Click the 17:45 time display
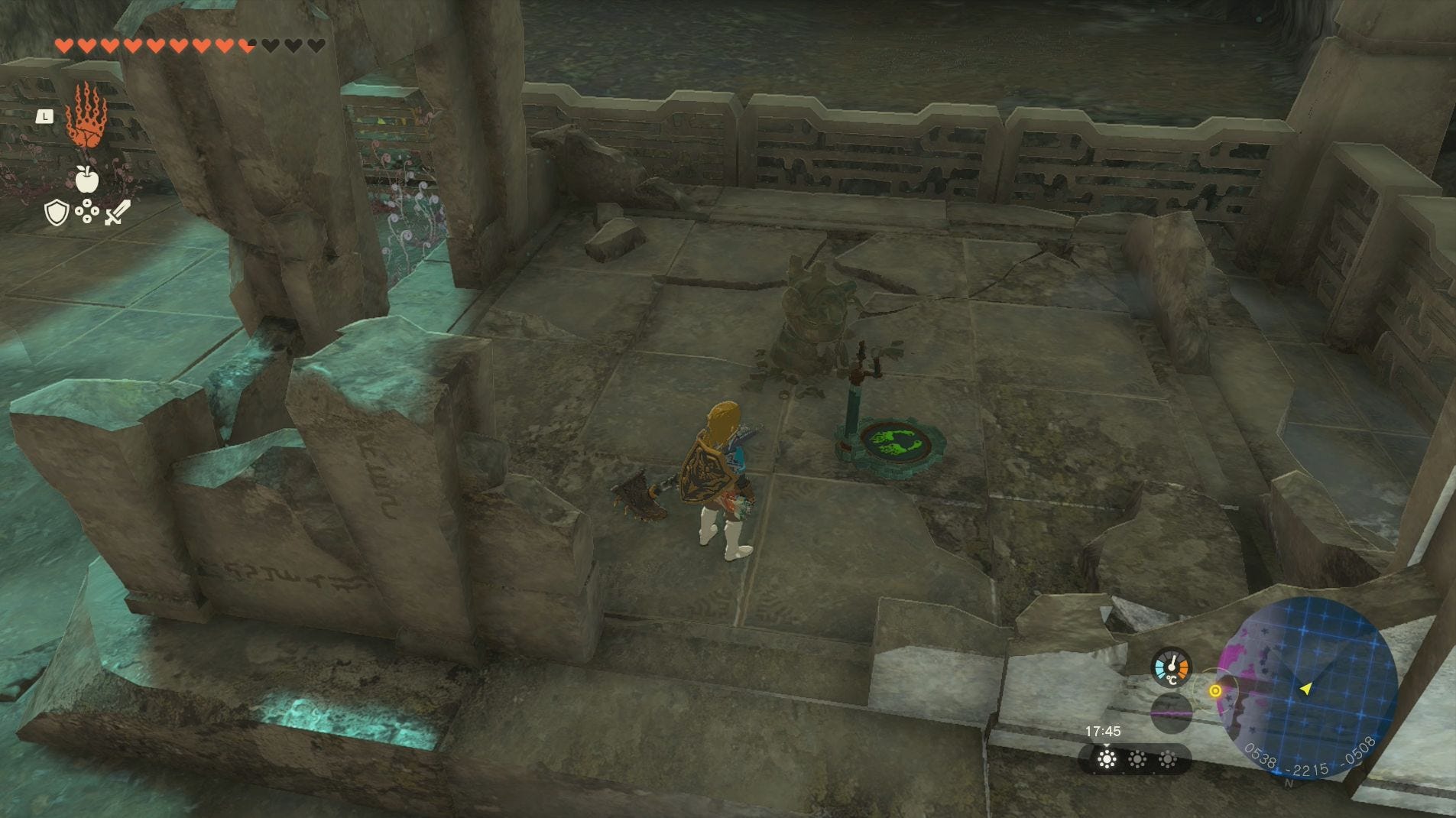1456x818 pixels. (x=1104, y=732)
